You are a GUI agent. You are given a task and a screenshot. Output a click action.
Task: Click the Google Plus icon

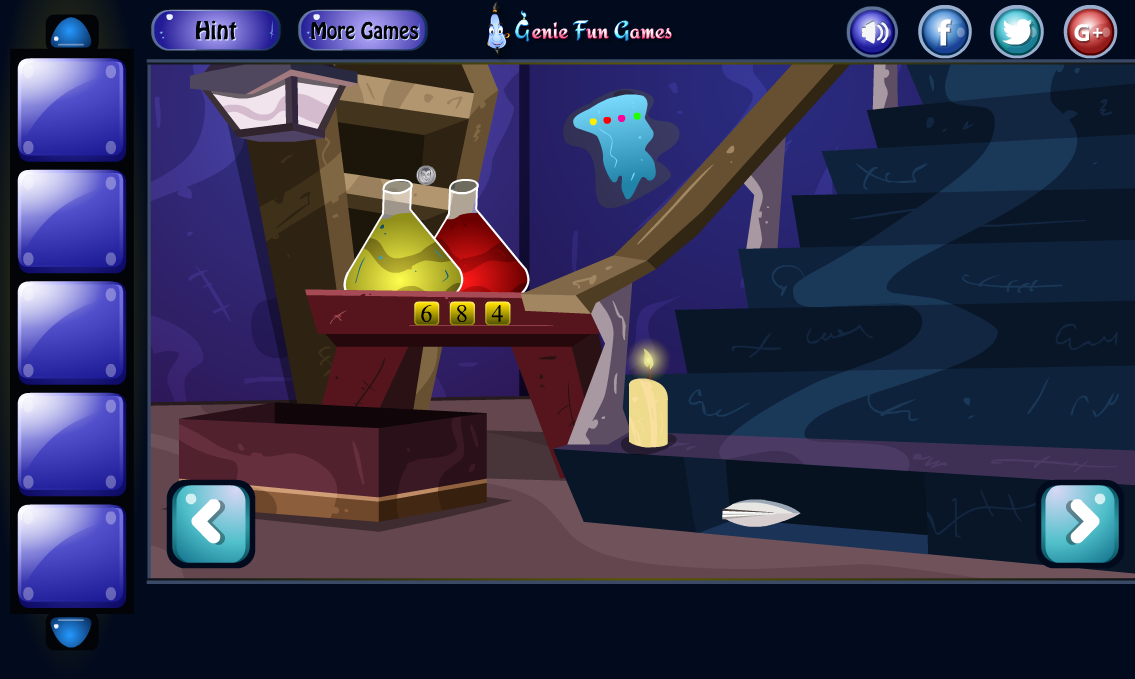[x=1089, y=32]
